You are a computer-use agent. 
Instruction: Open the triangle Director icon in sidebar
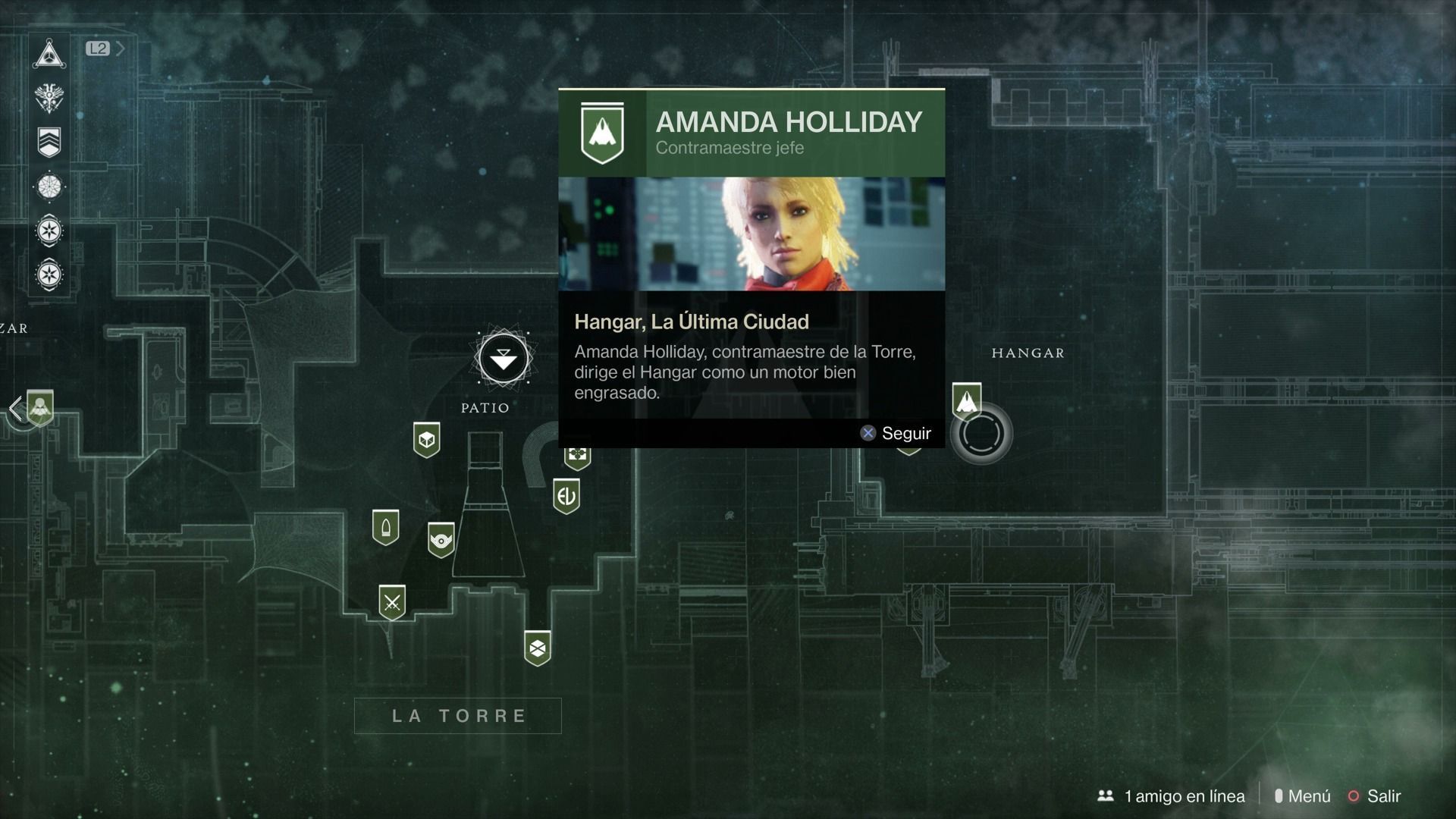tap(49, 55)
